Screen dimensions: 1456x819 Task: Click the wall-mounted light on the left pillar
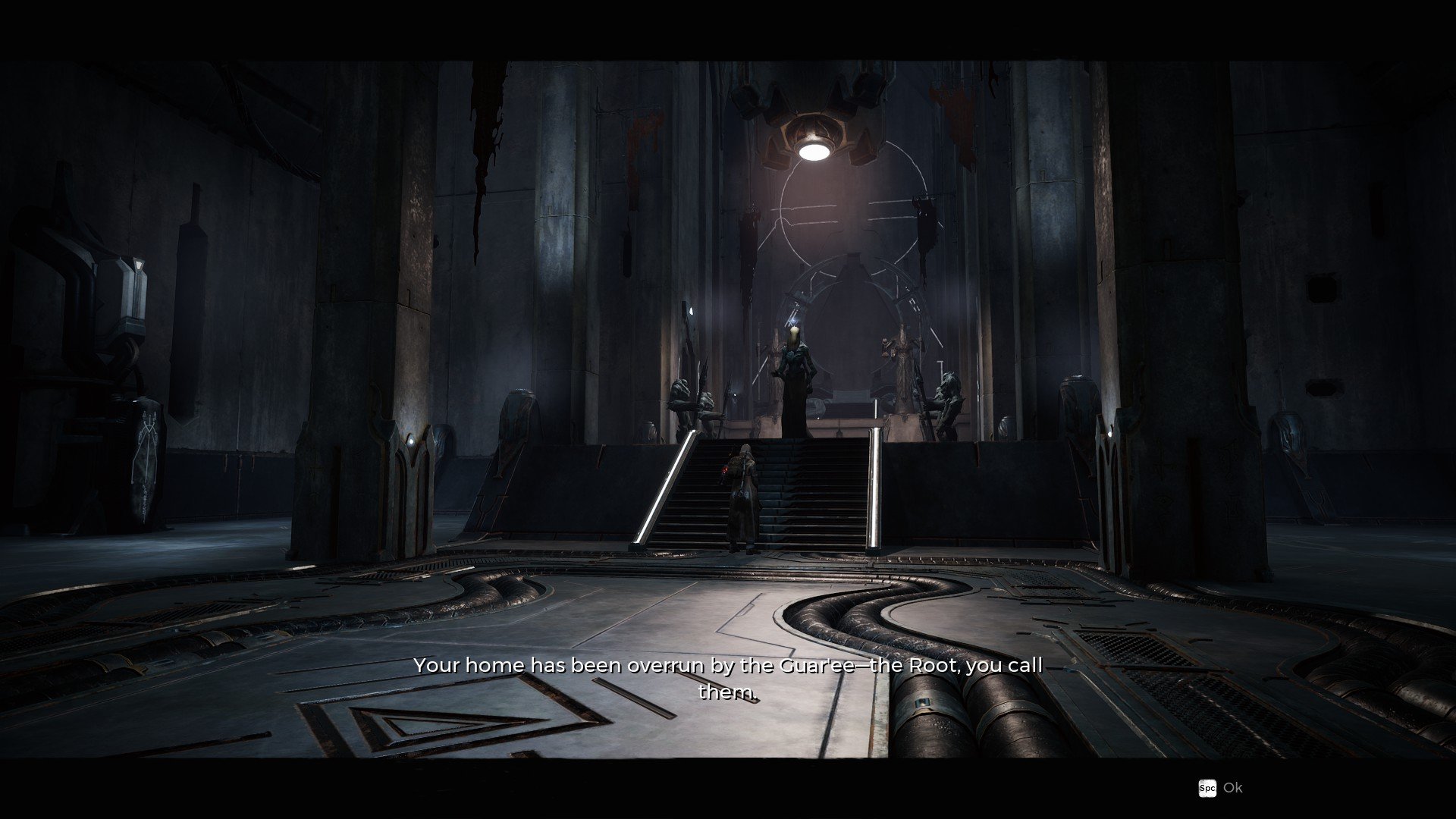point(411,441)
